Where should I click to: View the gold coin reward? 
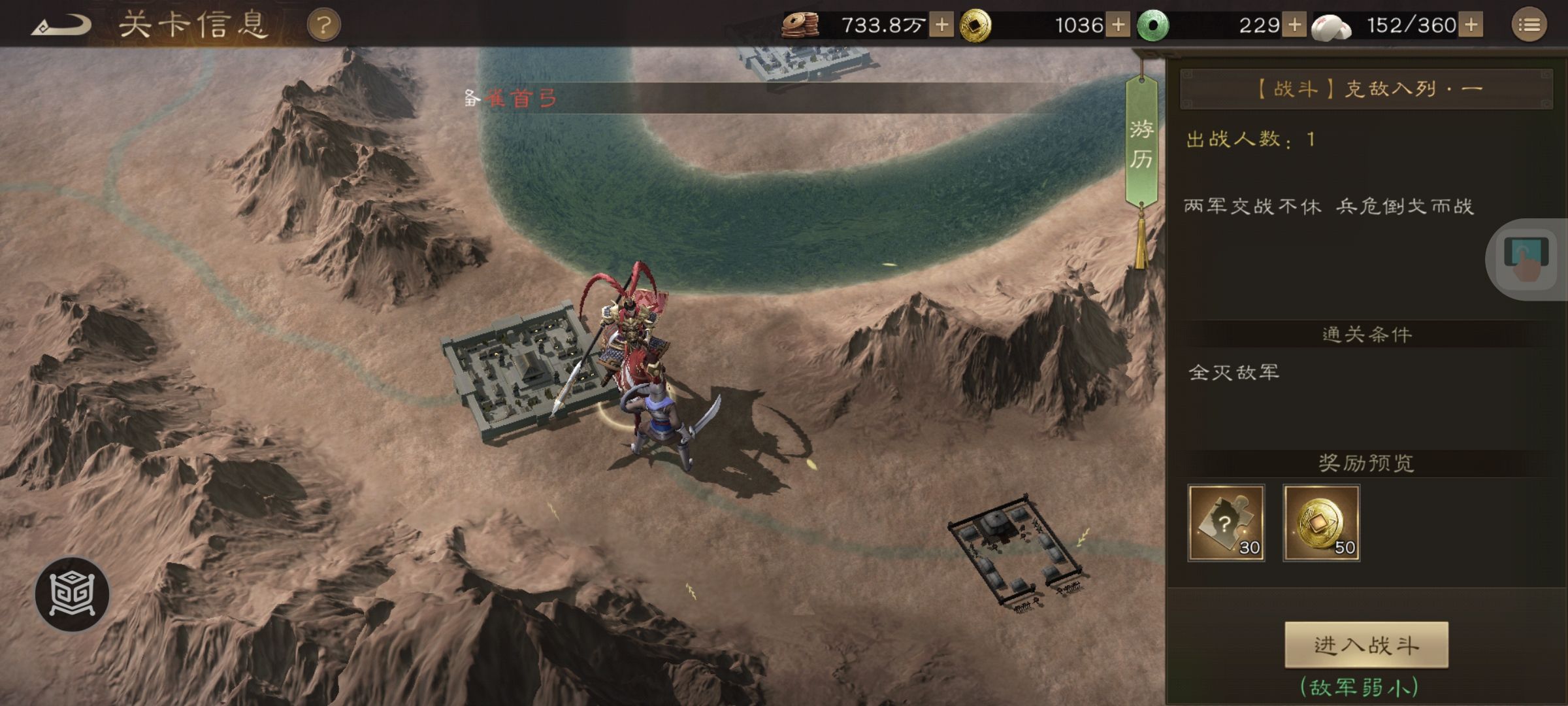click(x=1321, y=523)
